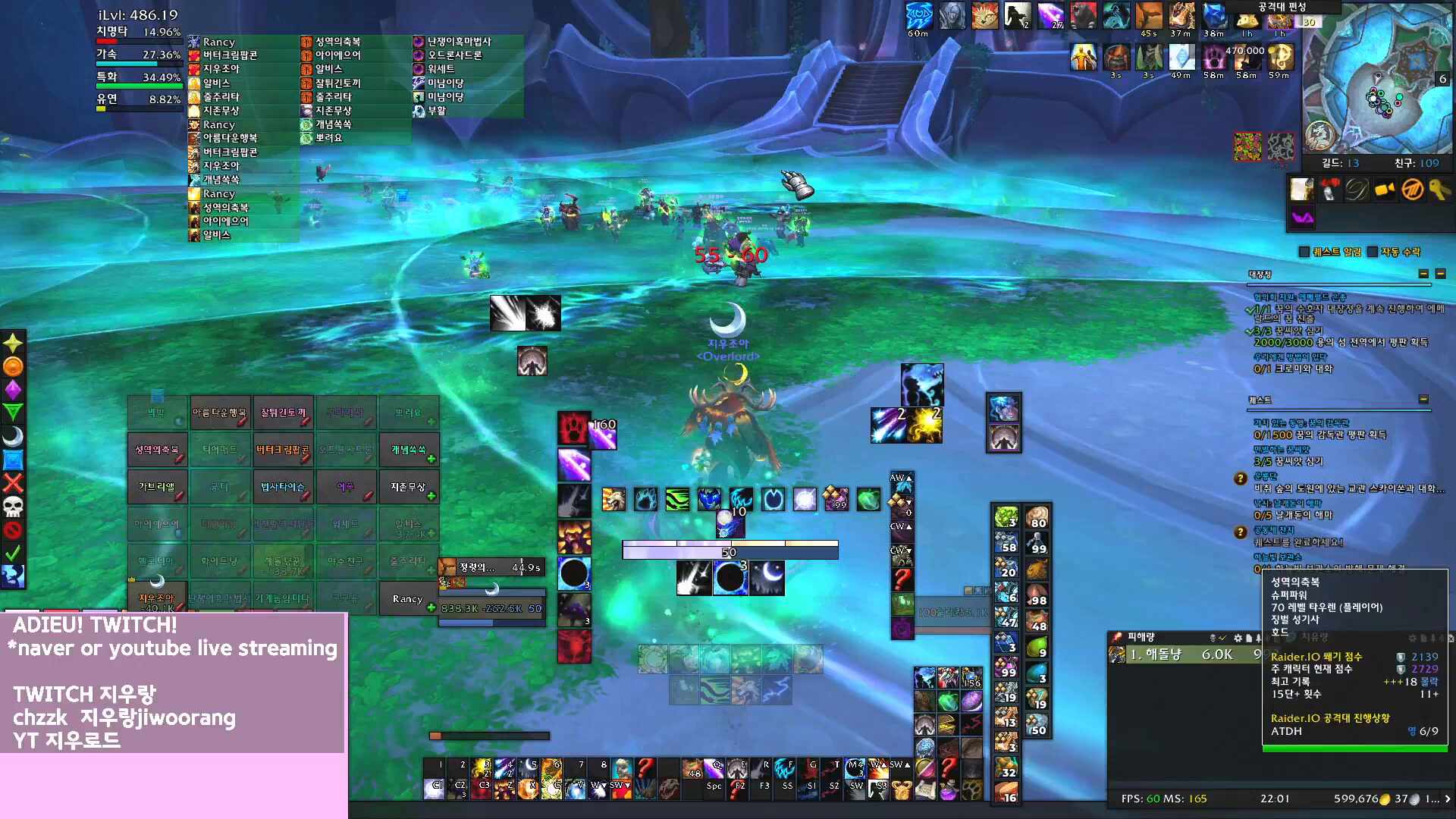
Task: Target raid member 버터크림팝콘 in raid frames
Action: (282, 450)
